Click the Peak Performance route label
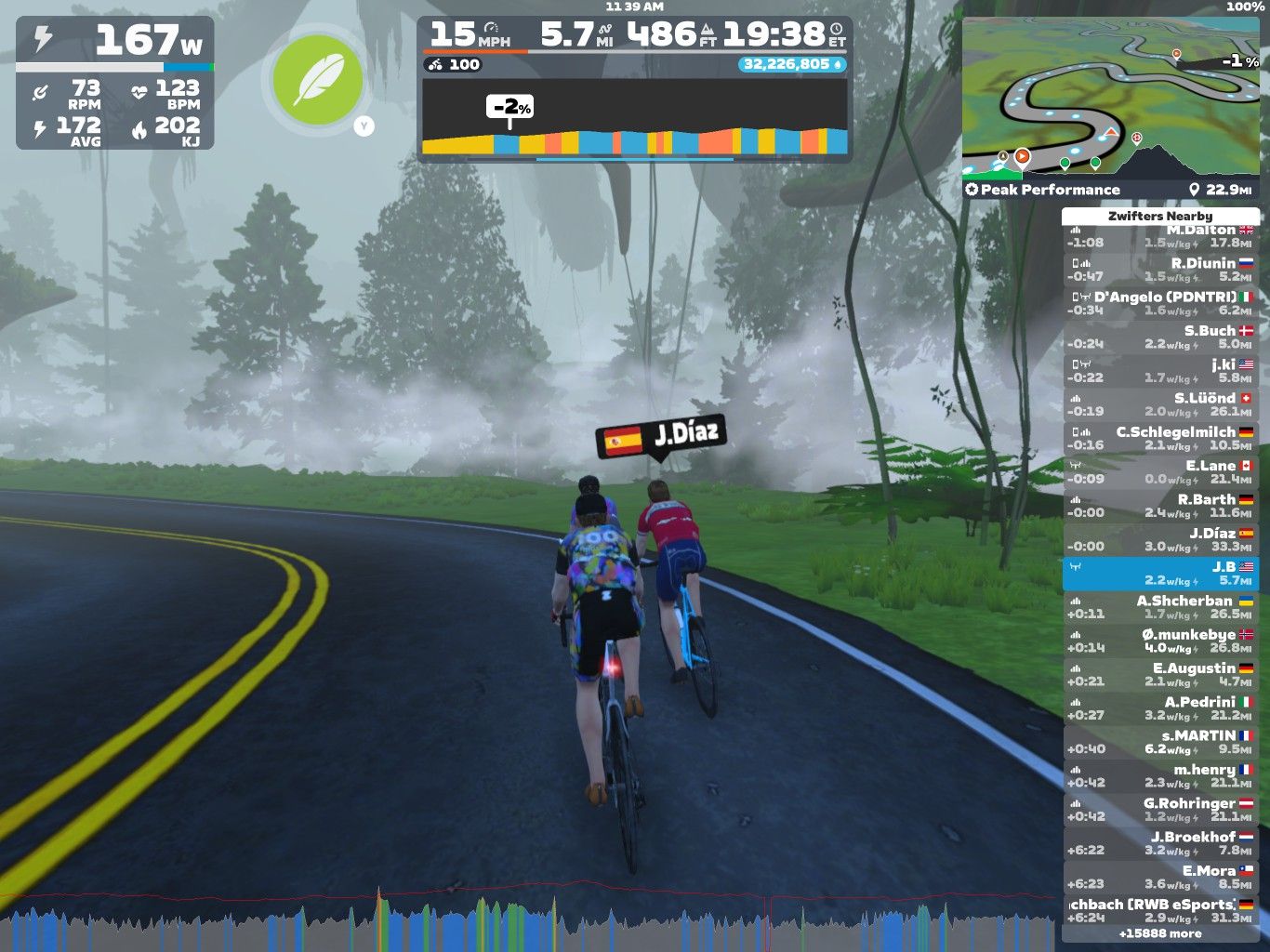The height and width of the screenshot is (952, 1270). tap(1042, 190)
